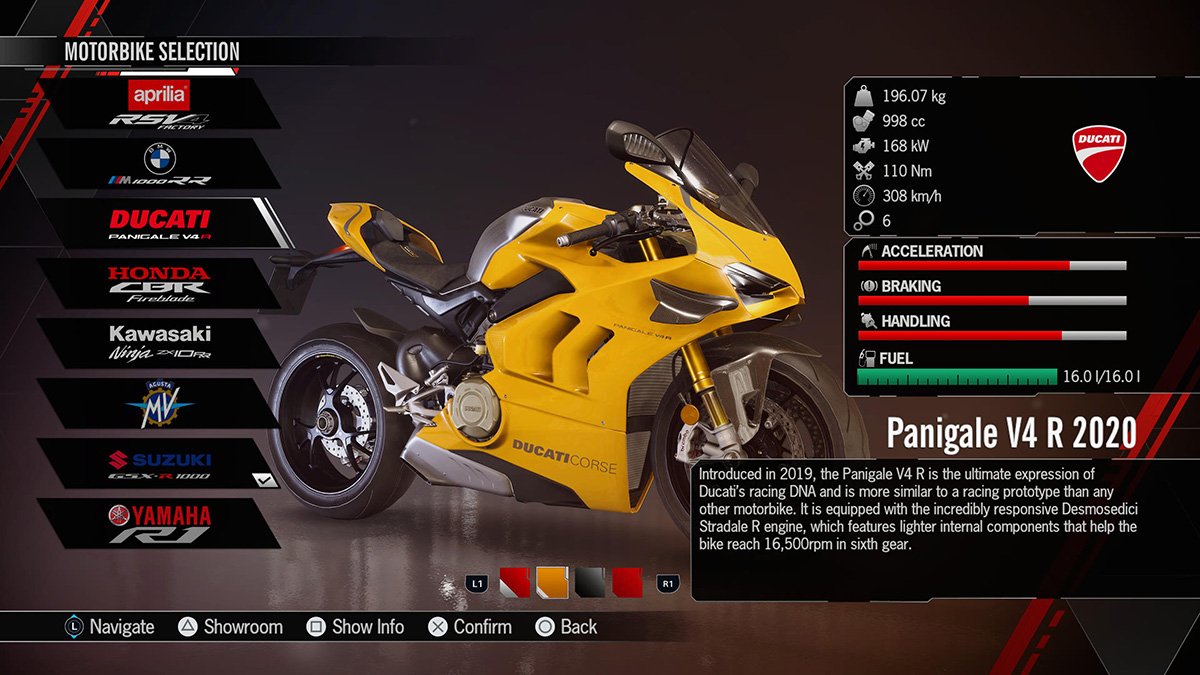The height and width of the screenshot is (675, 1200).
Task: Pick the solid red livery swatch
Action: (x=627, y=582)
